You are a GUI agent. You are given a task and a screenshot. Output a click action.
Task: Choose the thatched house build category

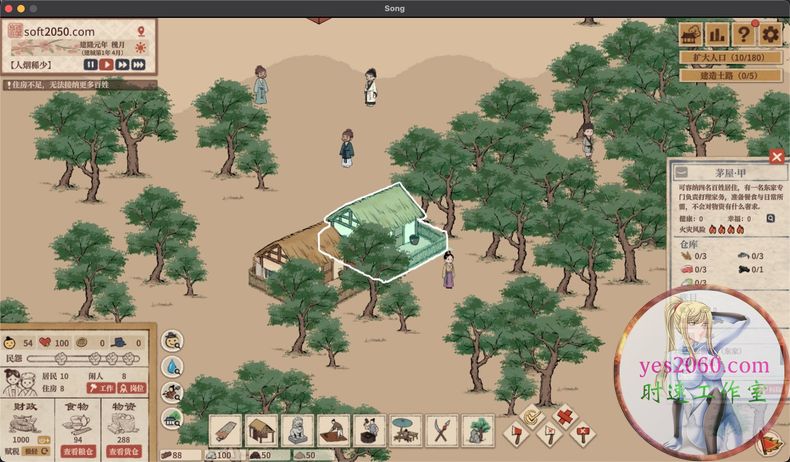pyautogui.click(x=263, y=430)
